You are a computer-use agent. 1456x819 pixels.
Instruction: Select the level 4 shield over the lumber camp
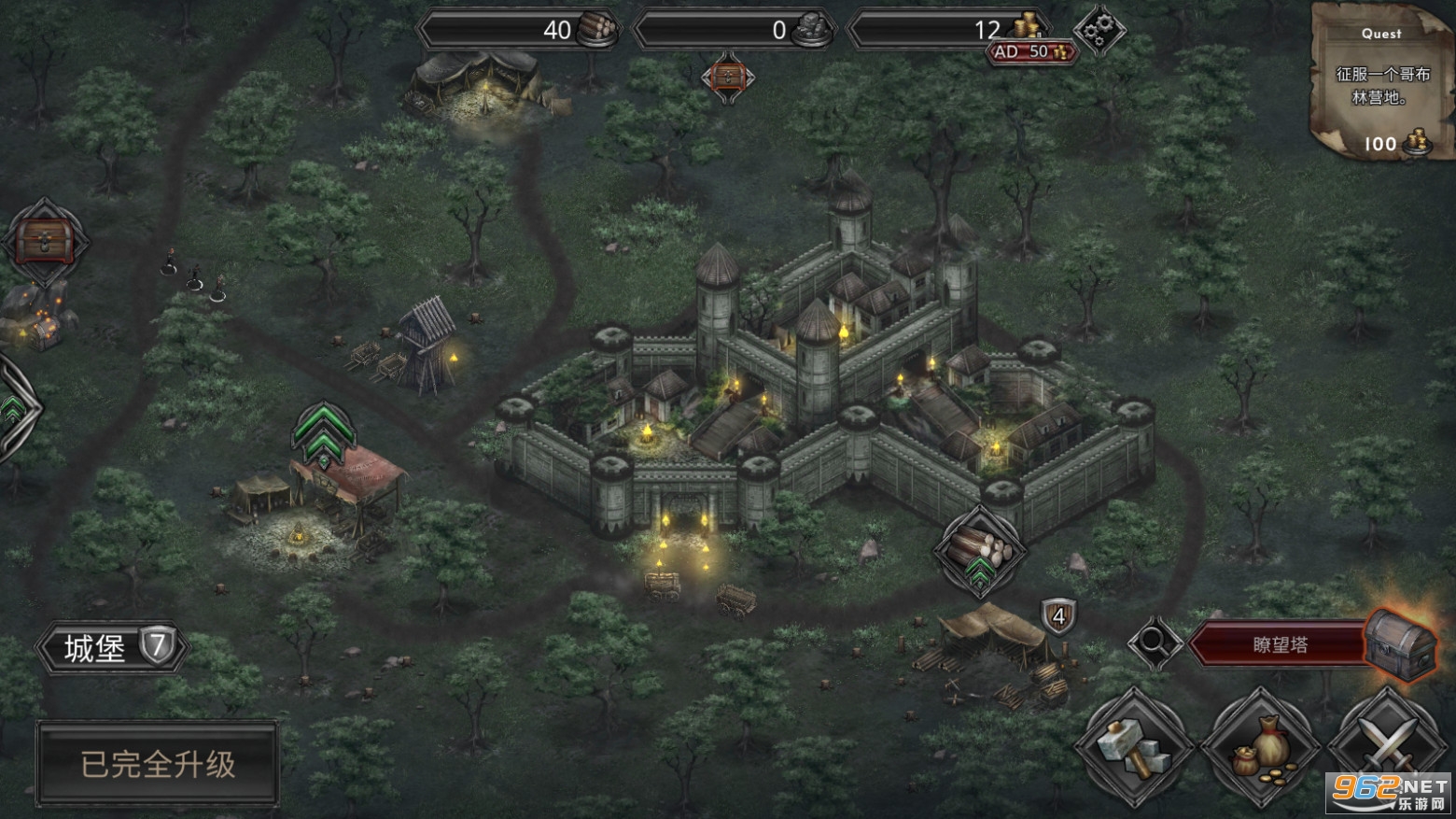point(1058,617)
